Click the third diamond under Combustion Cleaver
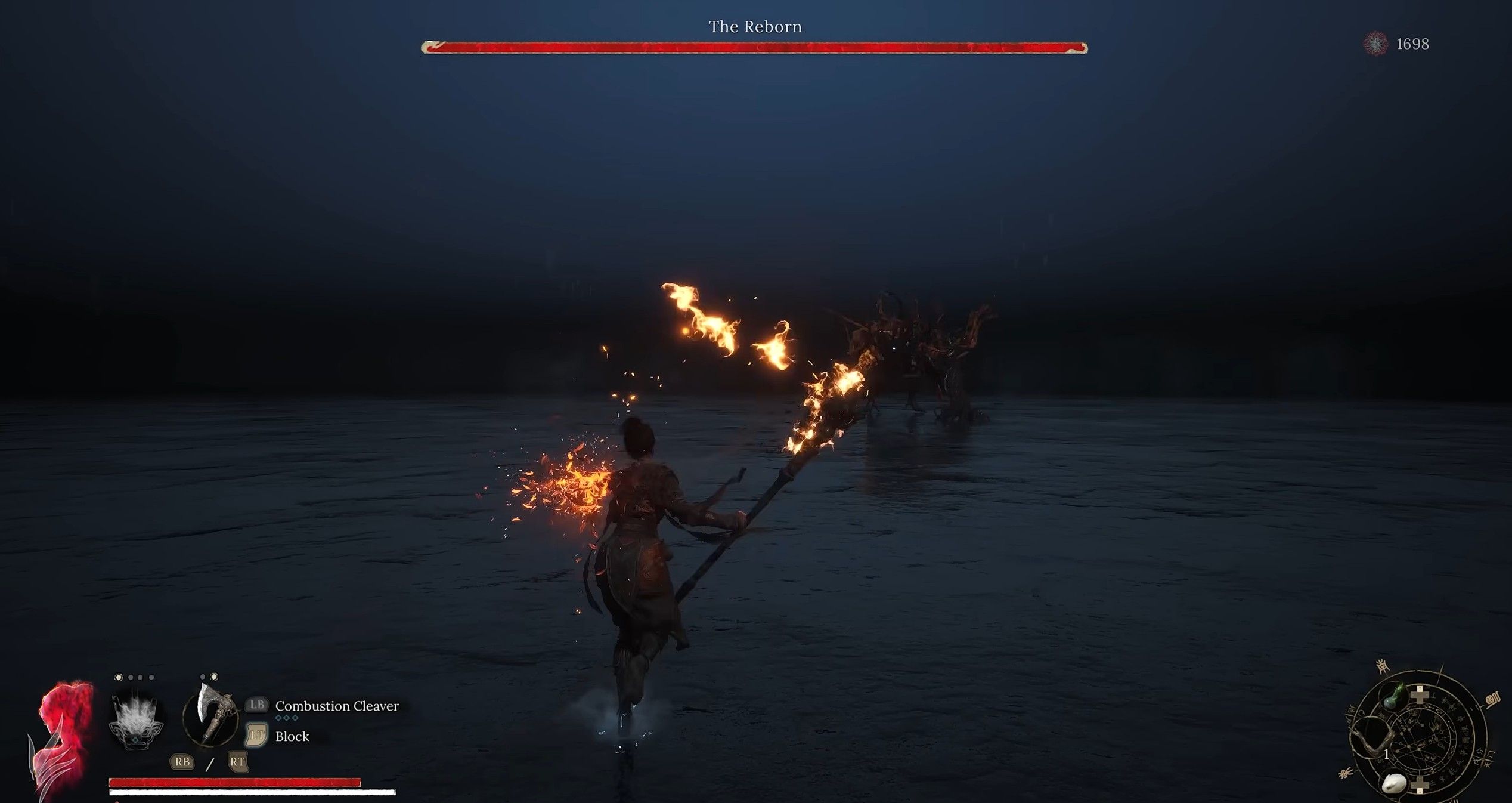This screenshot has height=803, width=1512. (295, 718)
